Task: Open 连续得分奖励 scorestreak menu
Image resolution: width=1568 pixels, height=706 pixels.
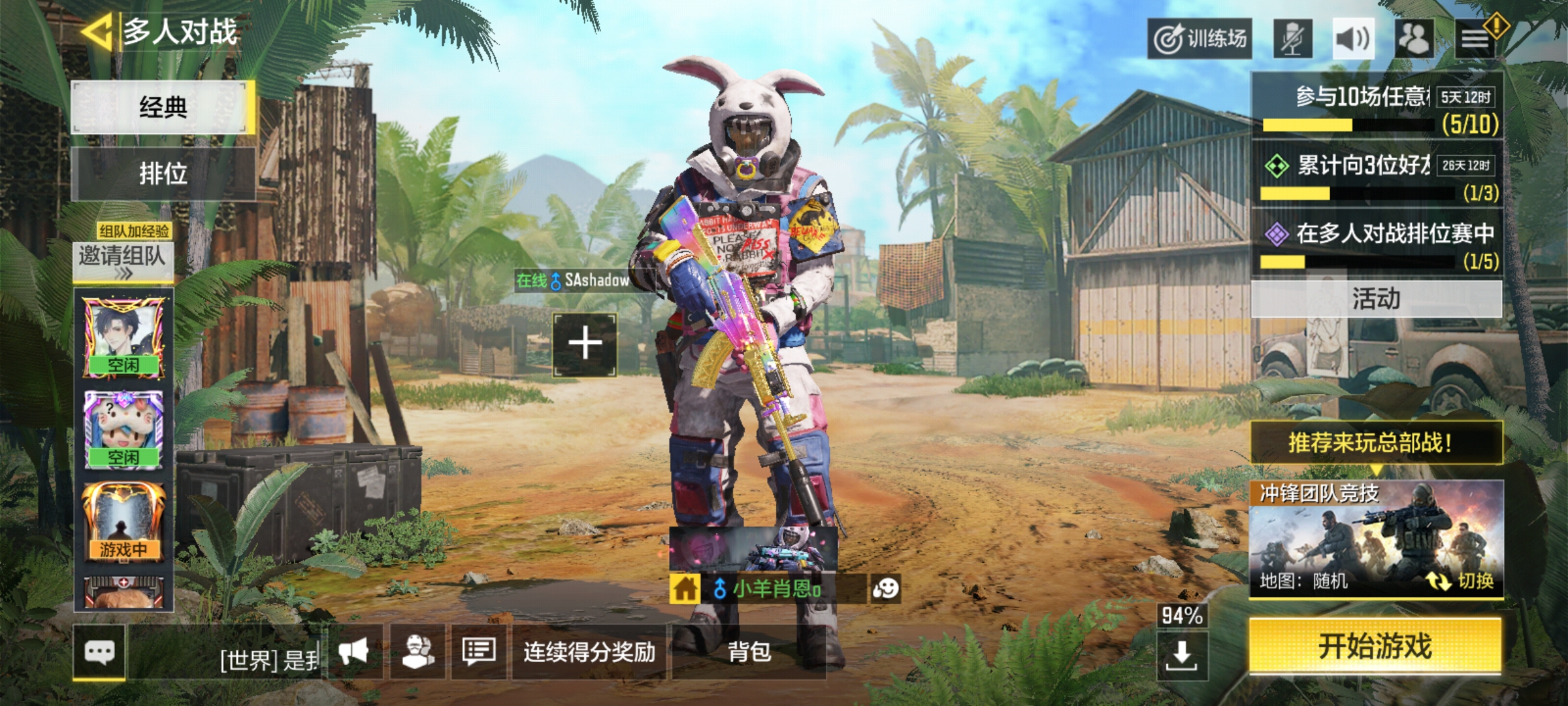Action: (589, 652)
